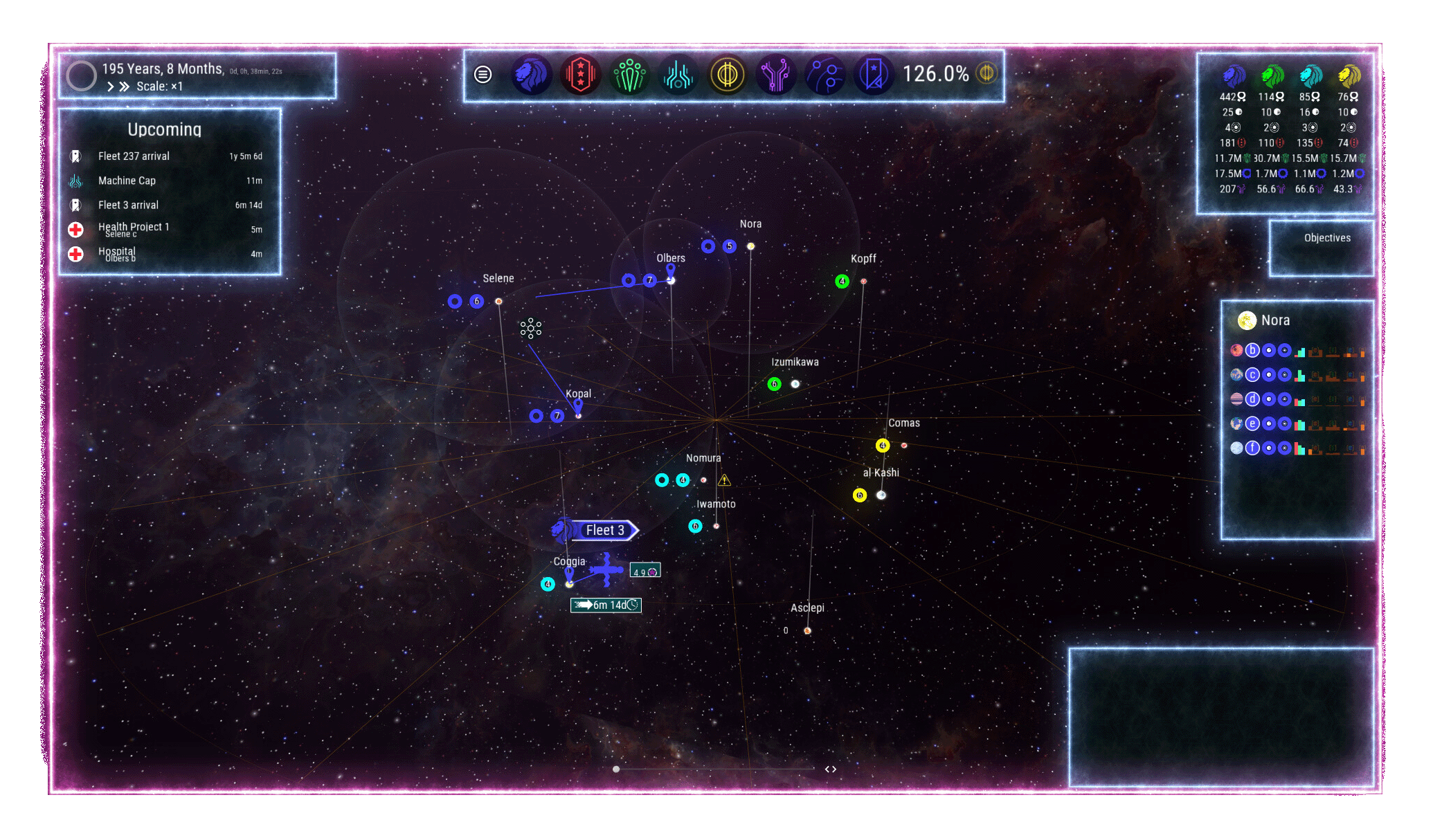The image size is (1433, 840).
Task: Open the hamburger main menu
Action: coord(483,74)
